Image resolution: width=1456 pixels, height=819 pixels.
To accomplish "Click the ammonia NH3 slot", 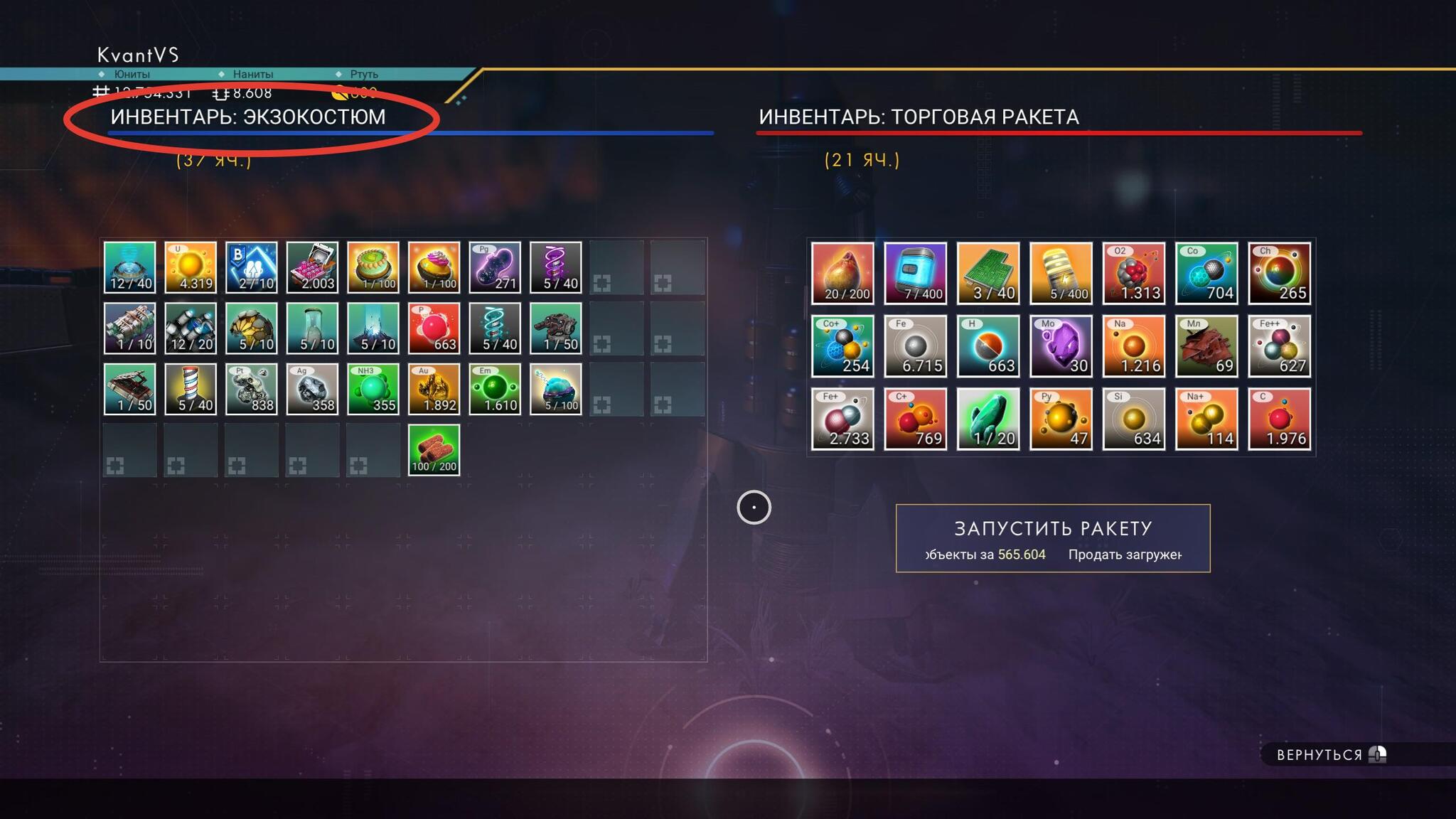I will click(x=373, y=390).
